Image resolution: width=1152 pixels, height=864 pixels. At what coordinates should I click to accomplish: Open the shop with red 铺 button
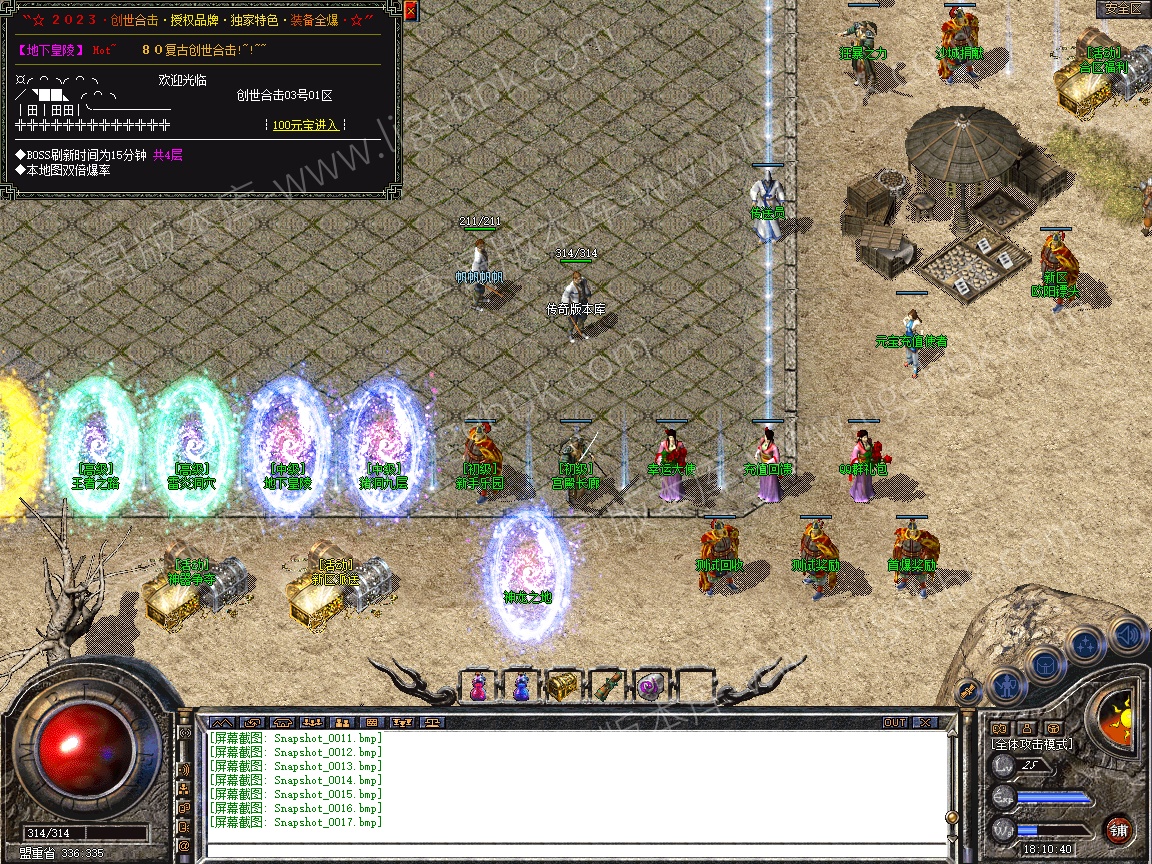(x=1118, y=829)
